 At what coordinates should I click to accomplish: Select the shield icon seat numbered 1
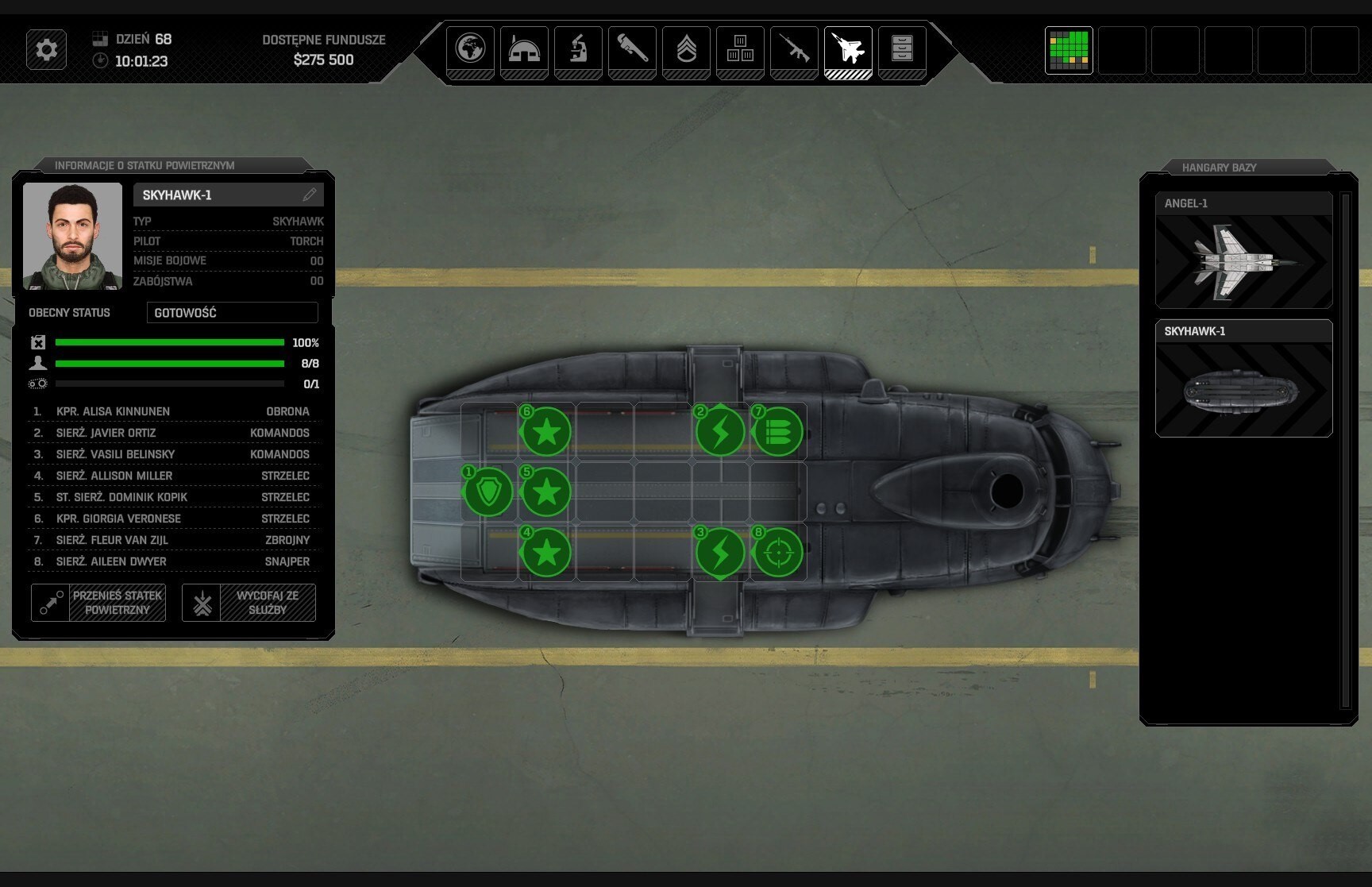(488, 492)
